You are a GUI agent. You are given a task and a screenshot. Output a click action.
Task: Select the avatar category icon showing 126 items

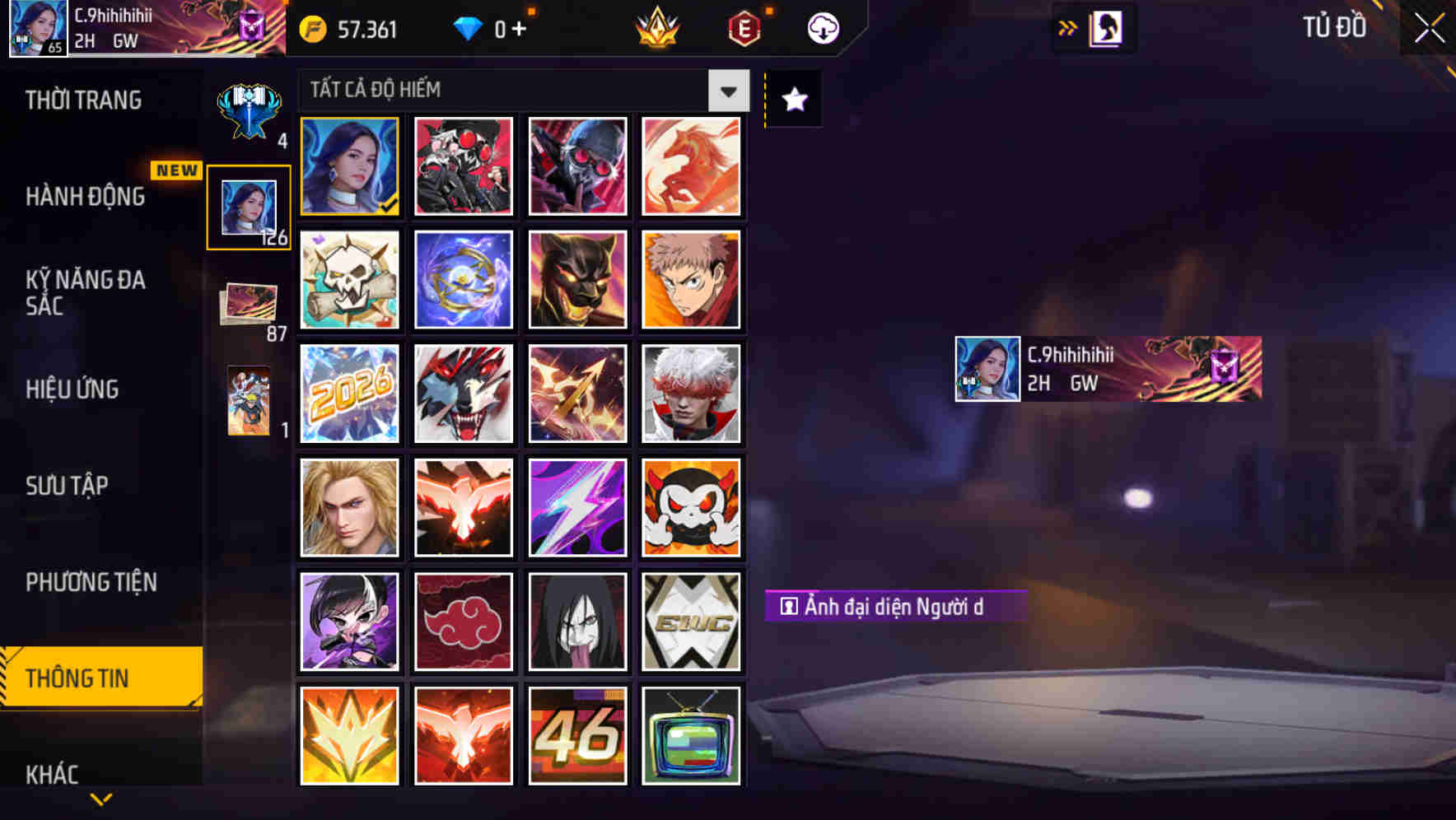tap(249, 206)
